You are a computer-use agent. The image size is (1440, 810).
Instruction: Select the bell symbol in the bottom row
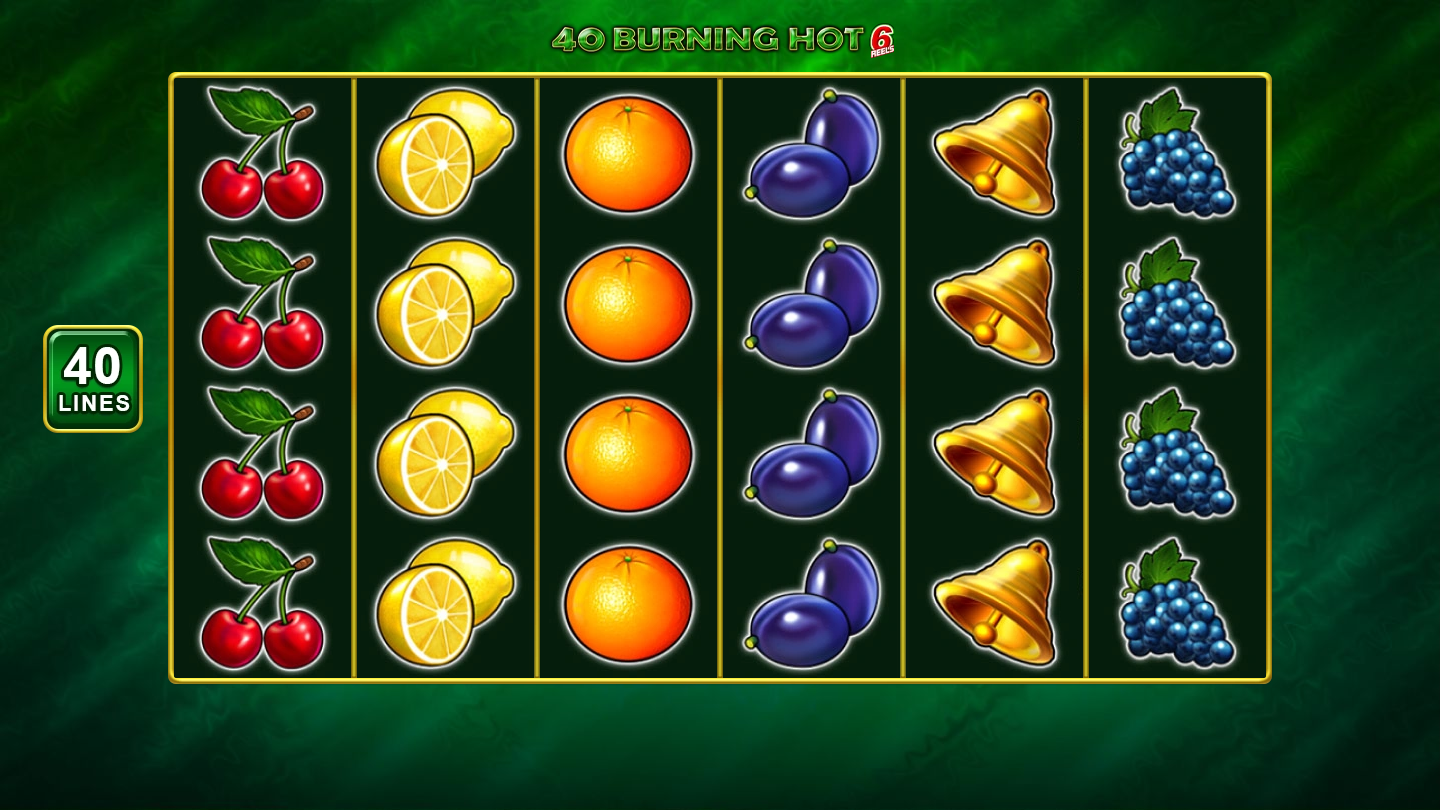coord(993,600)
